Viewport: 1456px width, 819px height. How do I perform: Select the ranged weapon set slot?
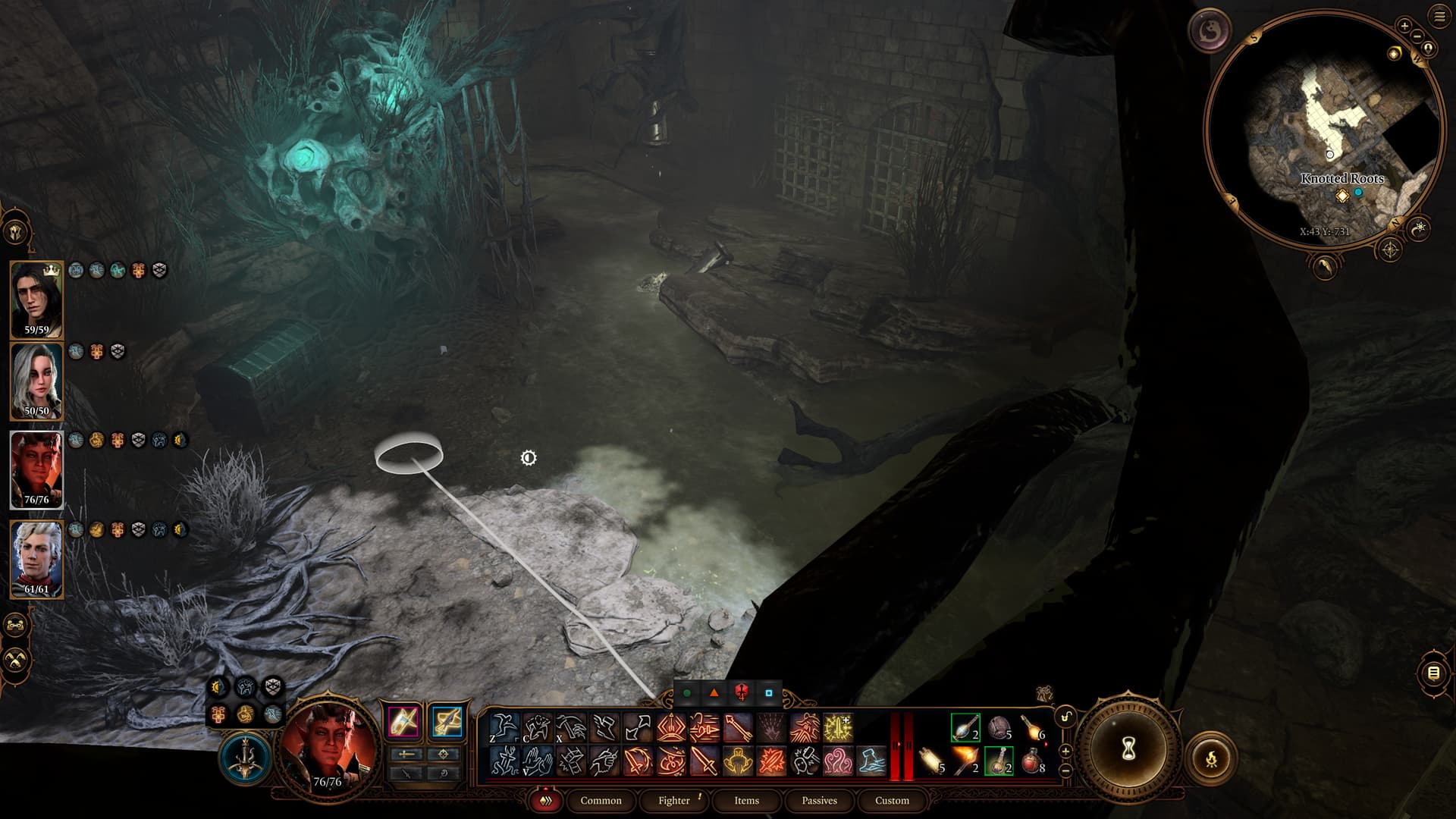pos(446,721)
